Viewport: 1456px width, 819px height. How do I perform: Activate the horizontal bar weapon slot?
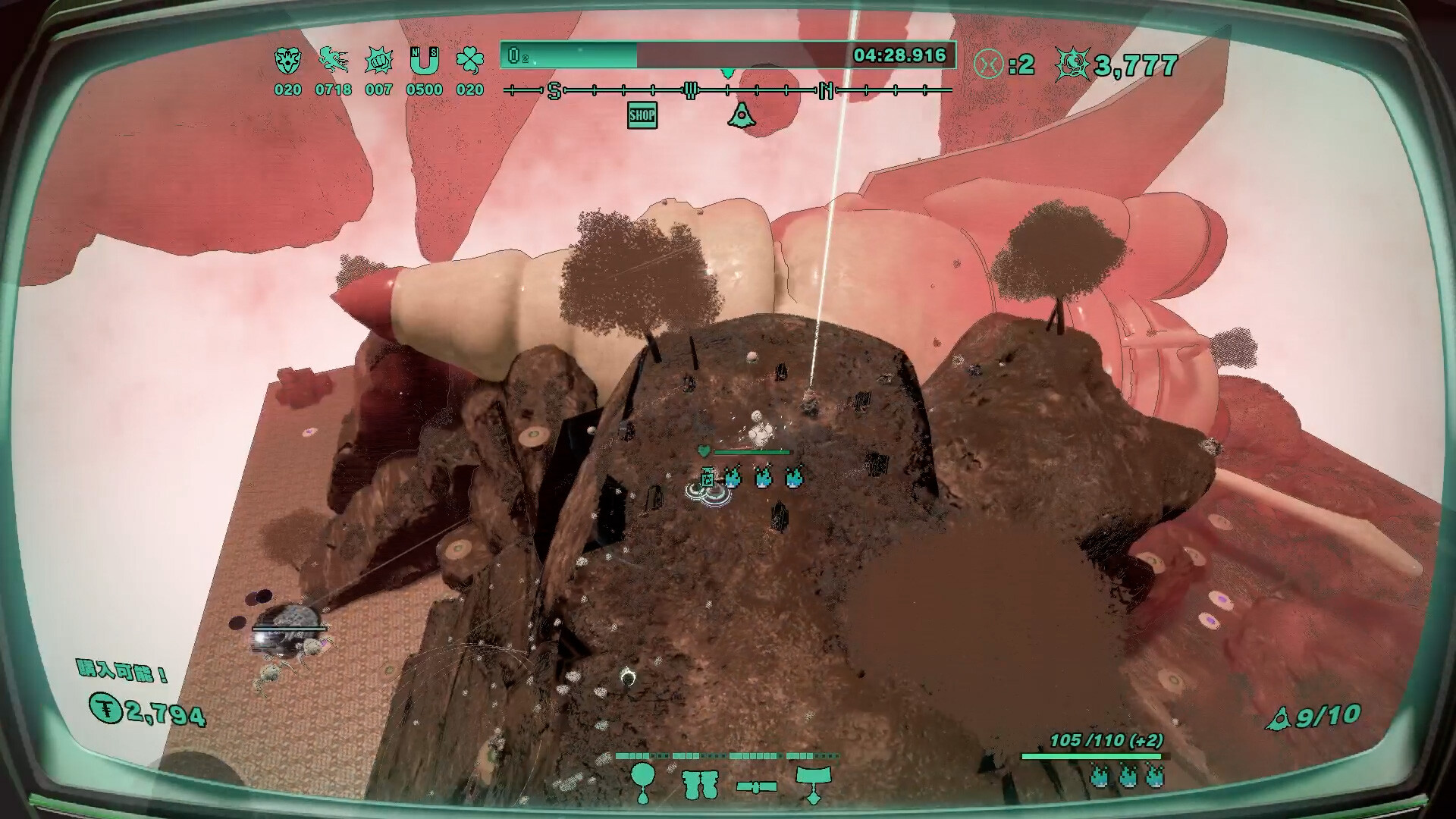click(756, 786)
